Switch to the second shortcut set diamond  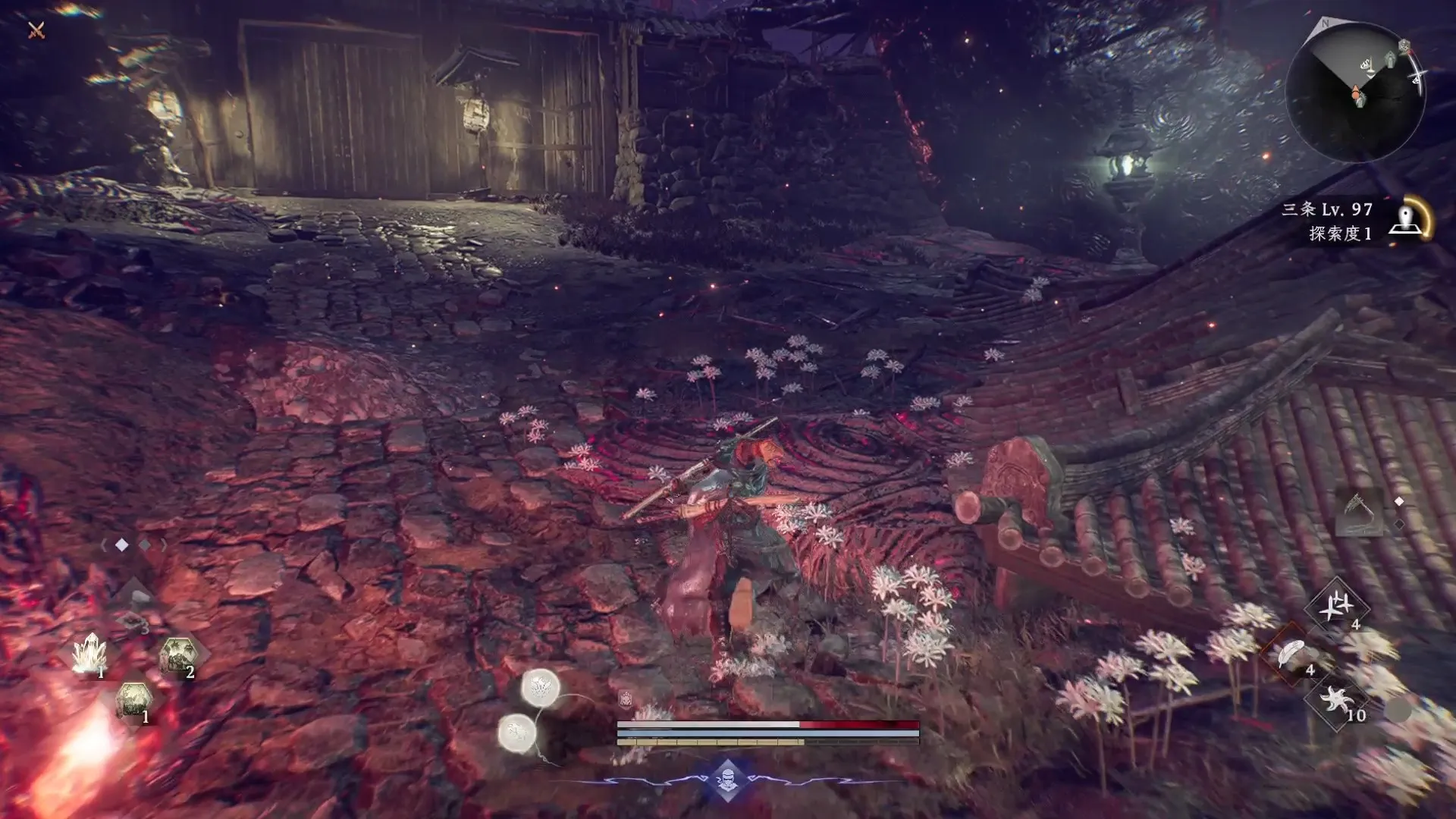pyautogui.click(x=144, y=545)
